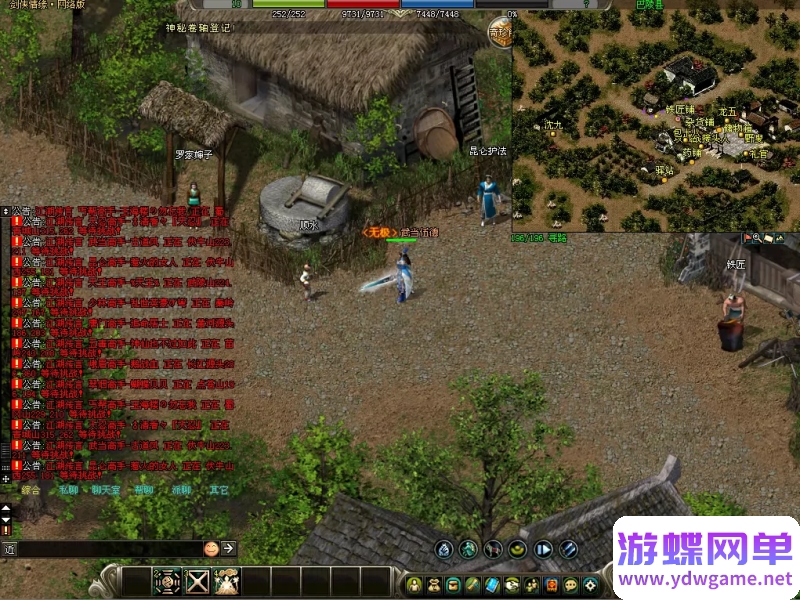Screen dimensions: 800x600
Task: Switch to the 综合 chat tab
Action: 31,491
